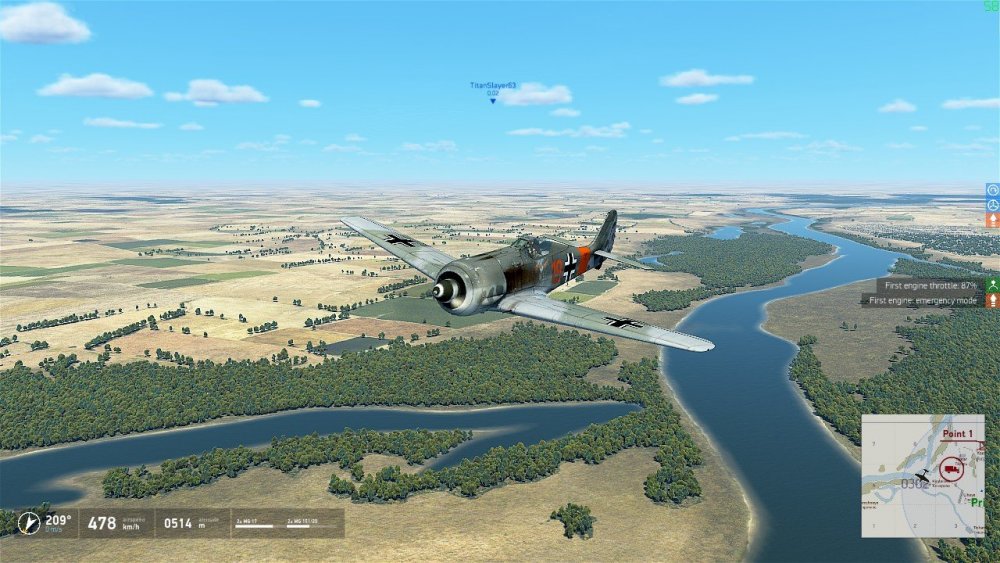Click the orange icon beside emergency mode message
This screenshot has height=563, width=1000.
tap(992, 300)
